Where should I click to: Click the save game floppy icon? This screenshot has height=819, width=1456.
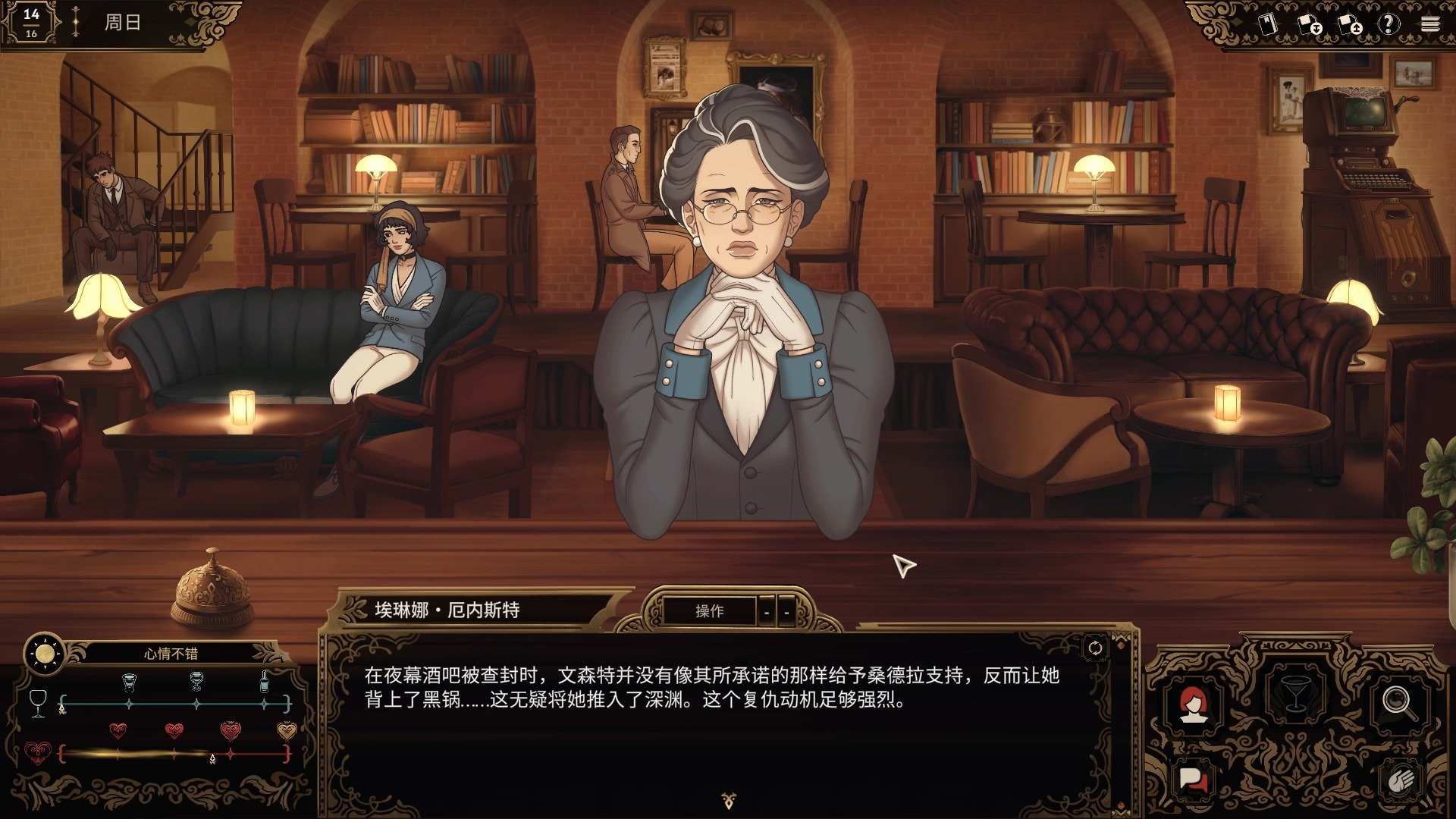pyautogui.click(x=1310, y=24)
